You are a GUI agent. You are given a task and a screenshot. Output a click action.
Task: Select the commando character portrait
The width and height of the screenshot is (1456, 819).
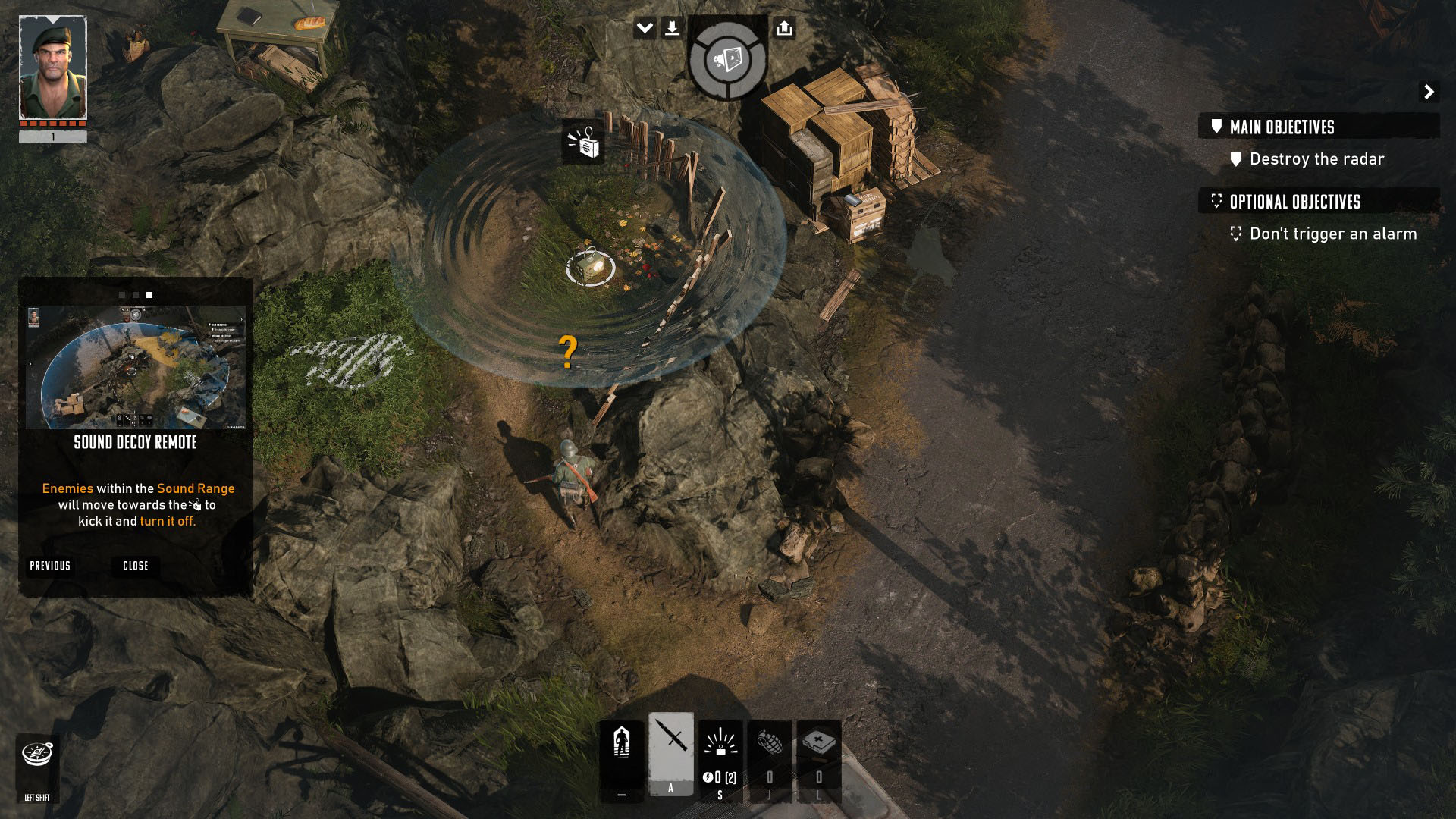(53, 68)
